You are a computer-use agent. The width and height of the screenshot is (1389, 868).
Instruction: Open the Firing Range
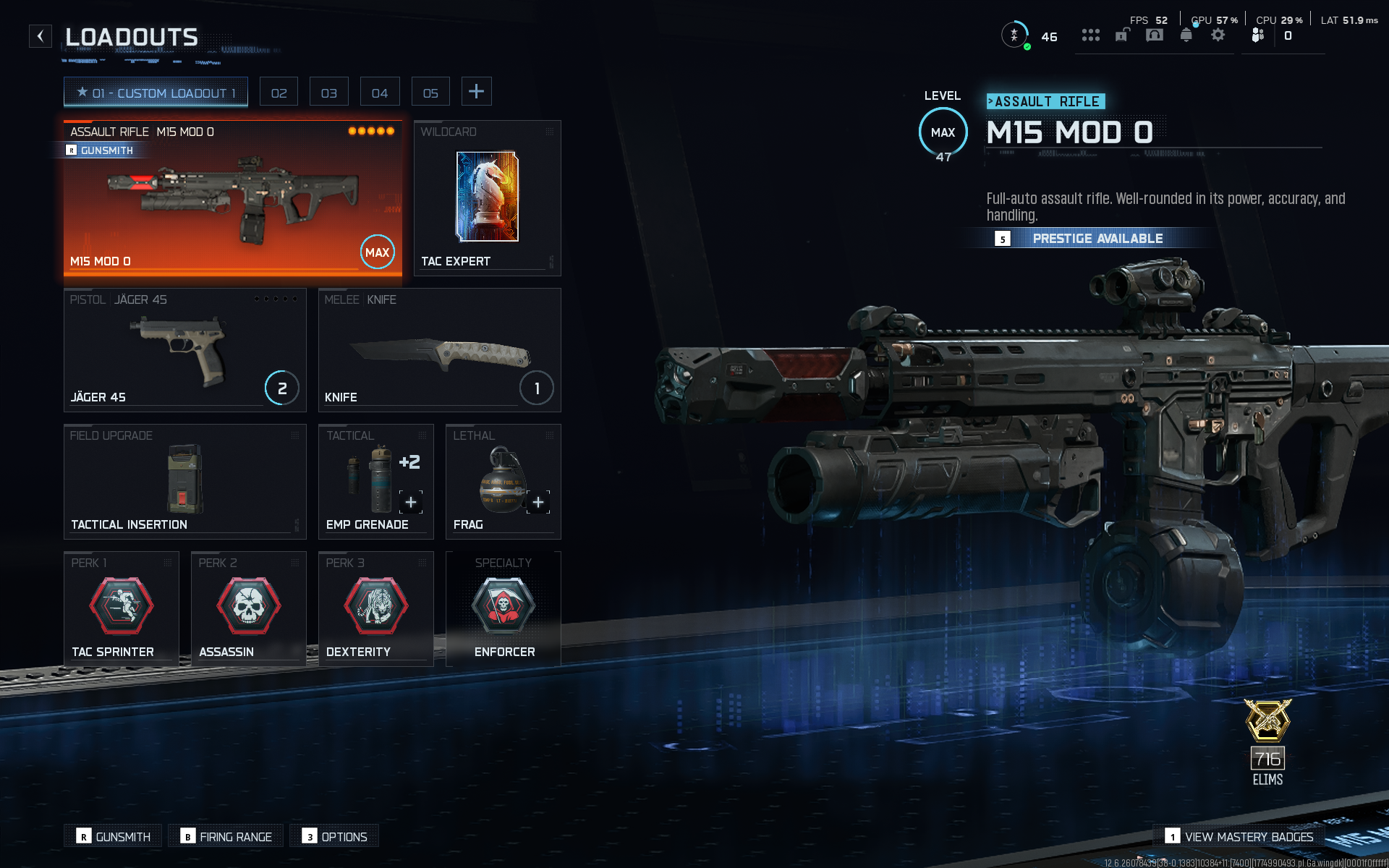click(x=226, y=836)
